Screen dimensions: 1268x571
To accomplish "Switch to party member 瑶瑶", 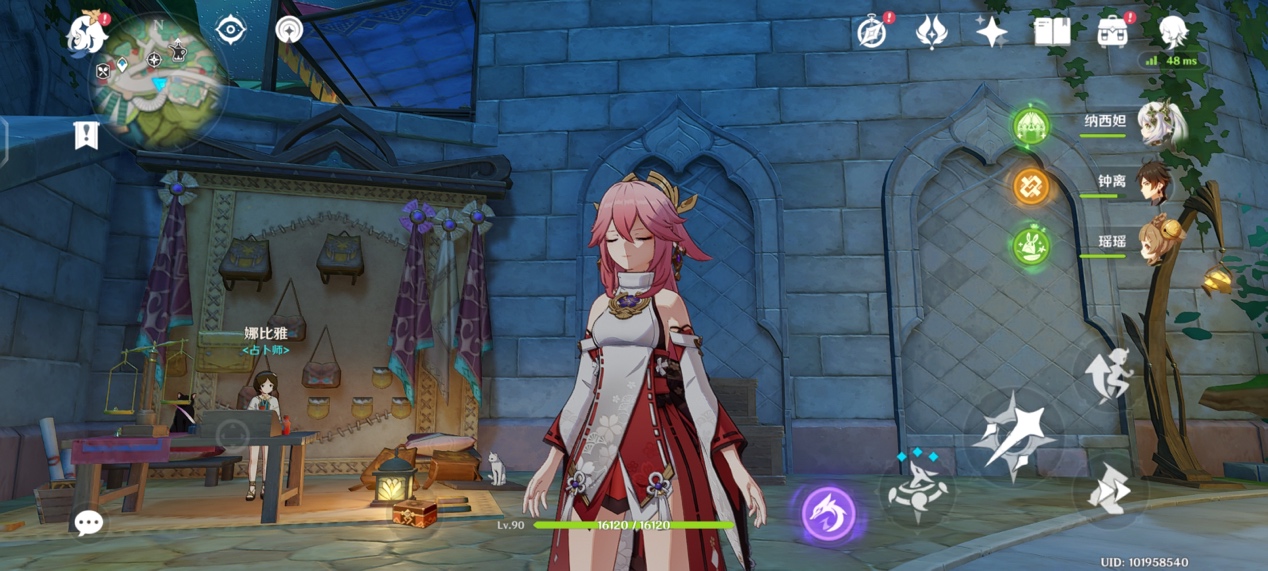I will [x=1153, y=244].
